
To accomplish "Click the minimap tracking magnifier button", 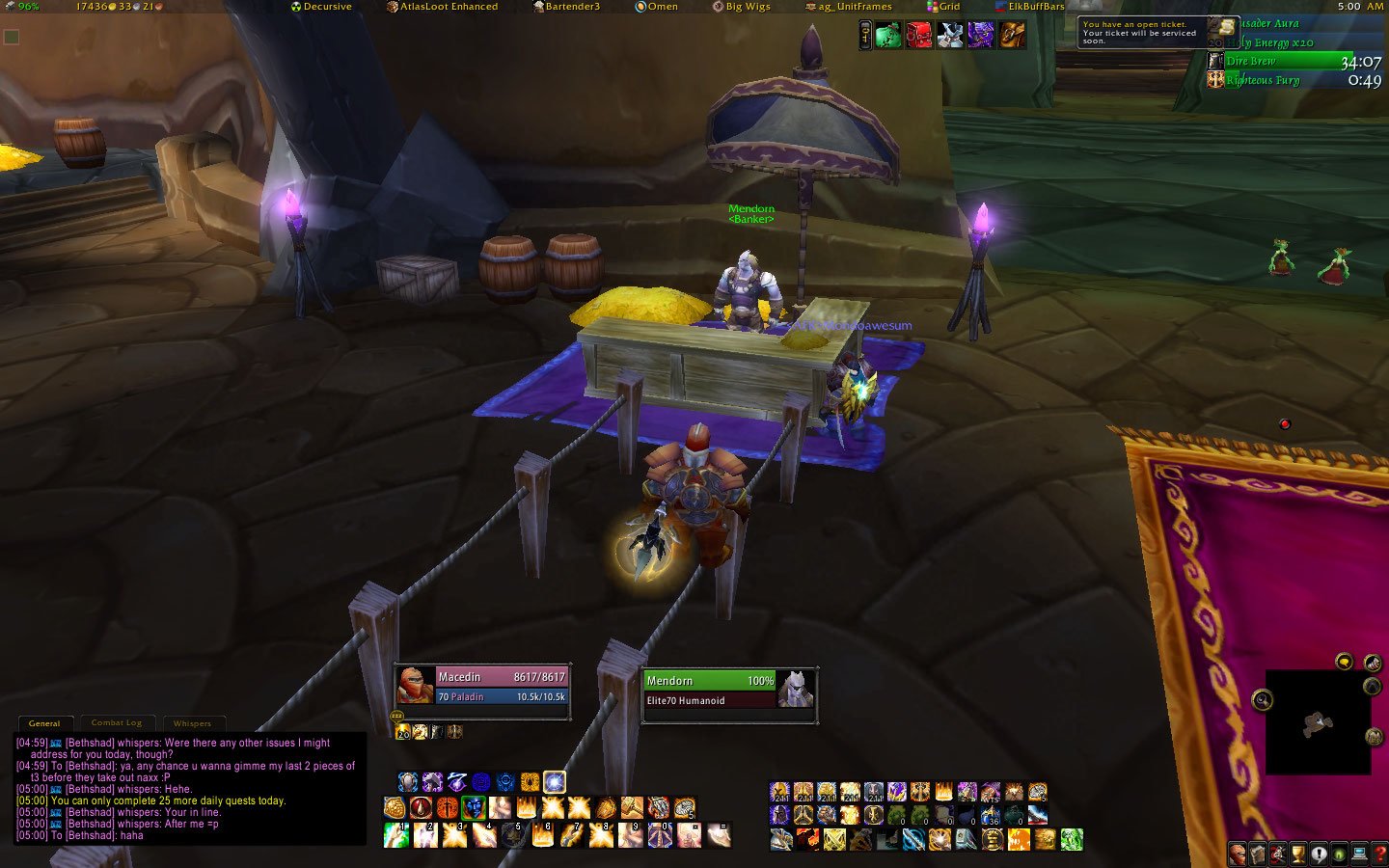I will [x=1262, y=700].
